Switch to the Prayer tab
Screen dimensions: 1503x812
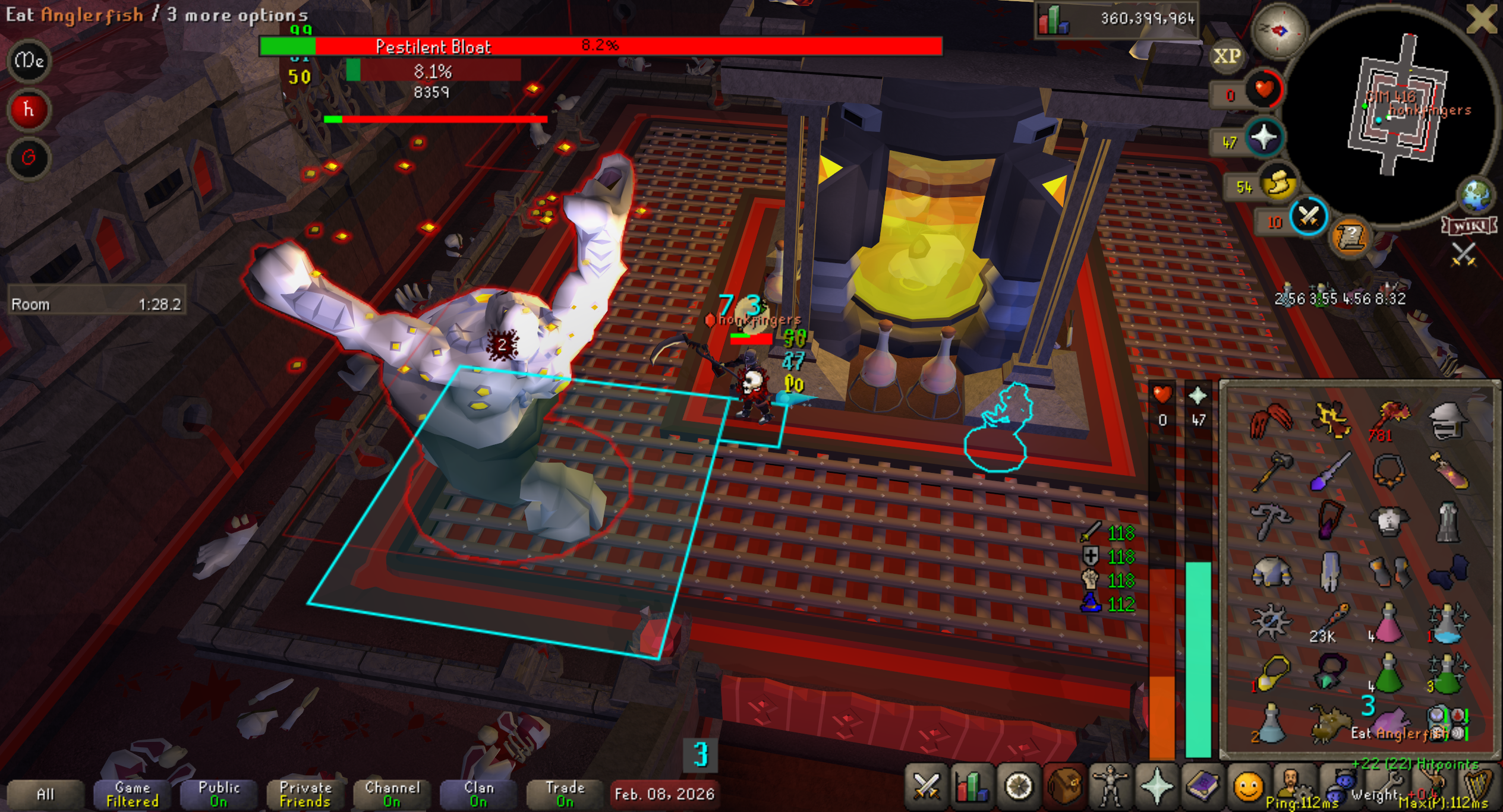tap(1157, 787)
